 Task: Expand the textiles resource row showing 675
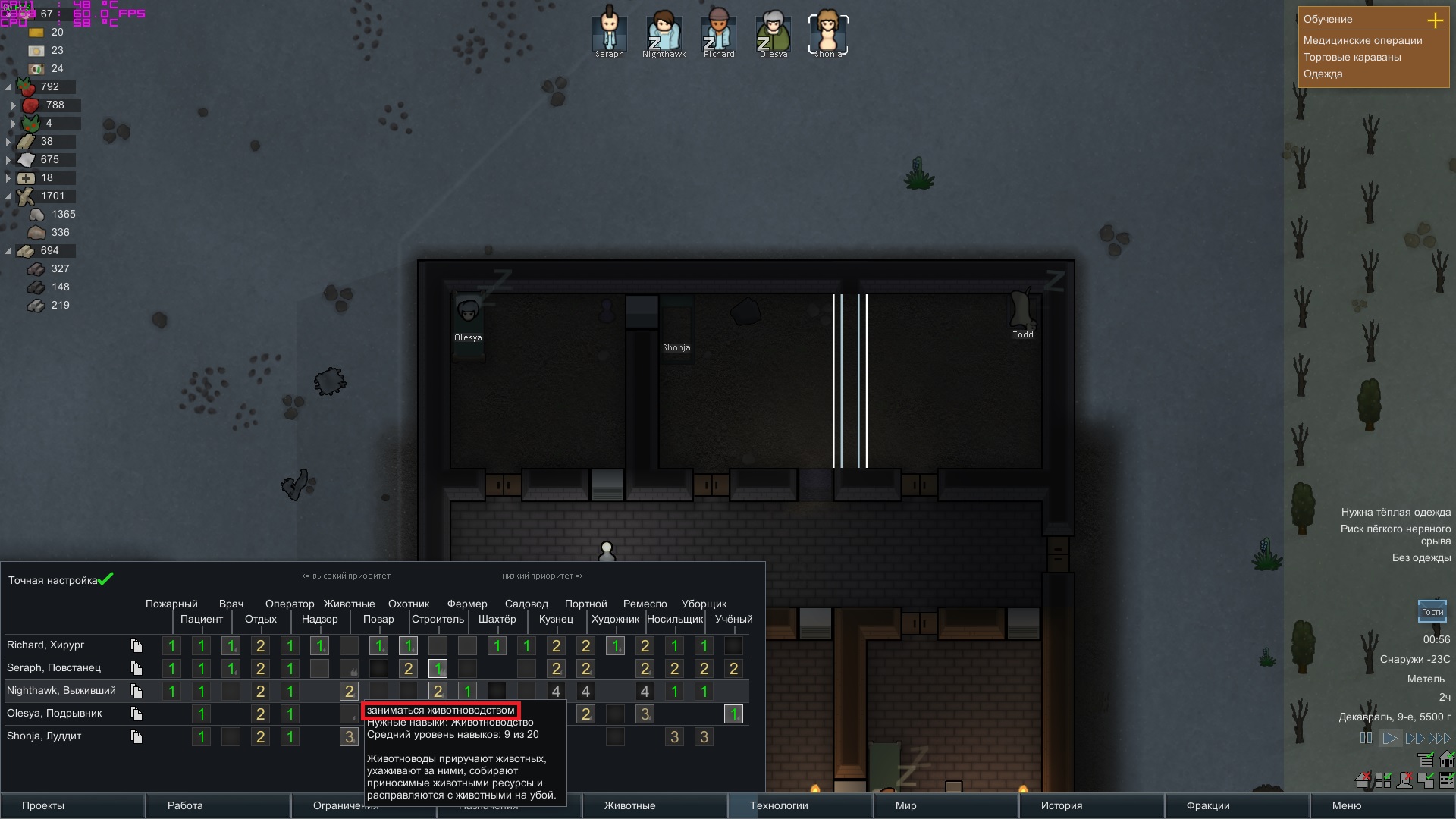pos(8,159)
